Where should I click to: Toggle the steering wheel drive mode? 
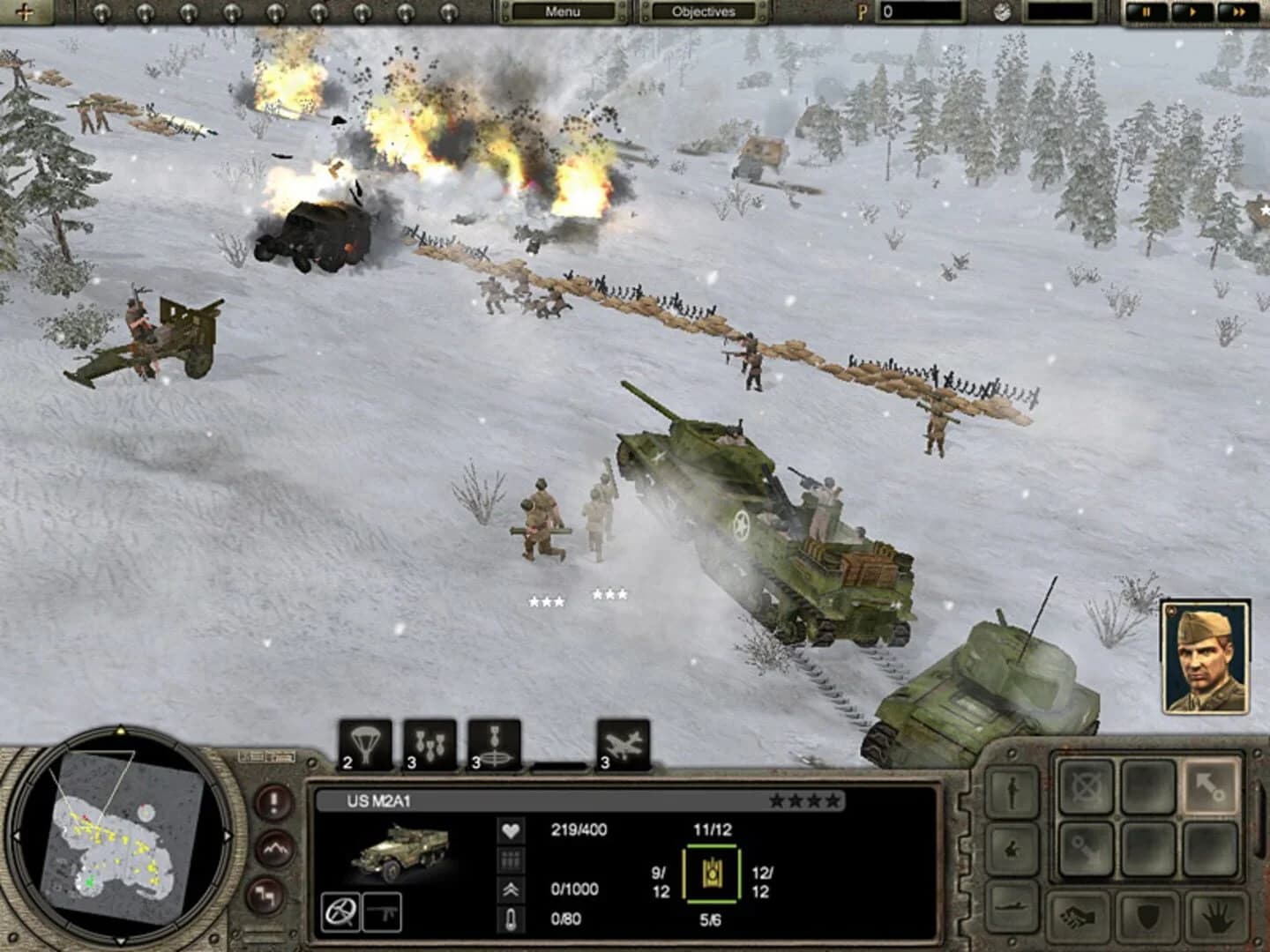[x=341, y=913]
